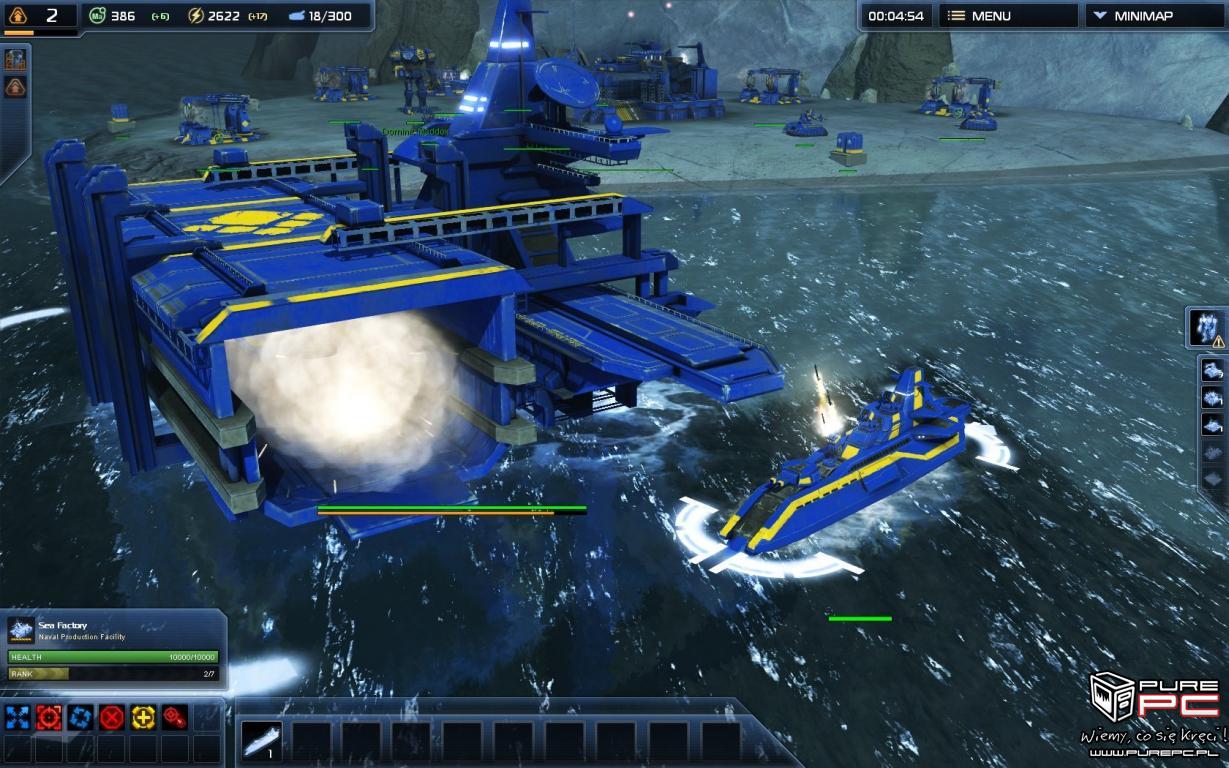Select the blue move arrows command
Image resolution: width=1229 pixels, height=768 pixels.
click(x=18, y=716)
